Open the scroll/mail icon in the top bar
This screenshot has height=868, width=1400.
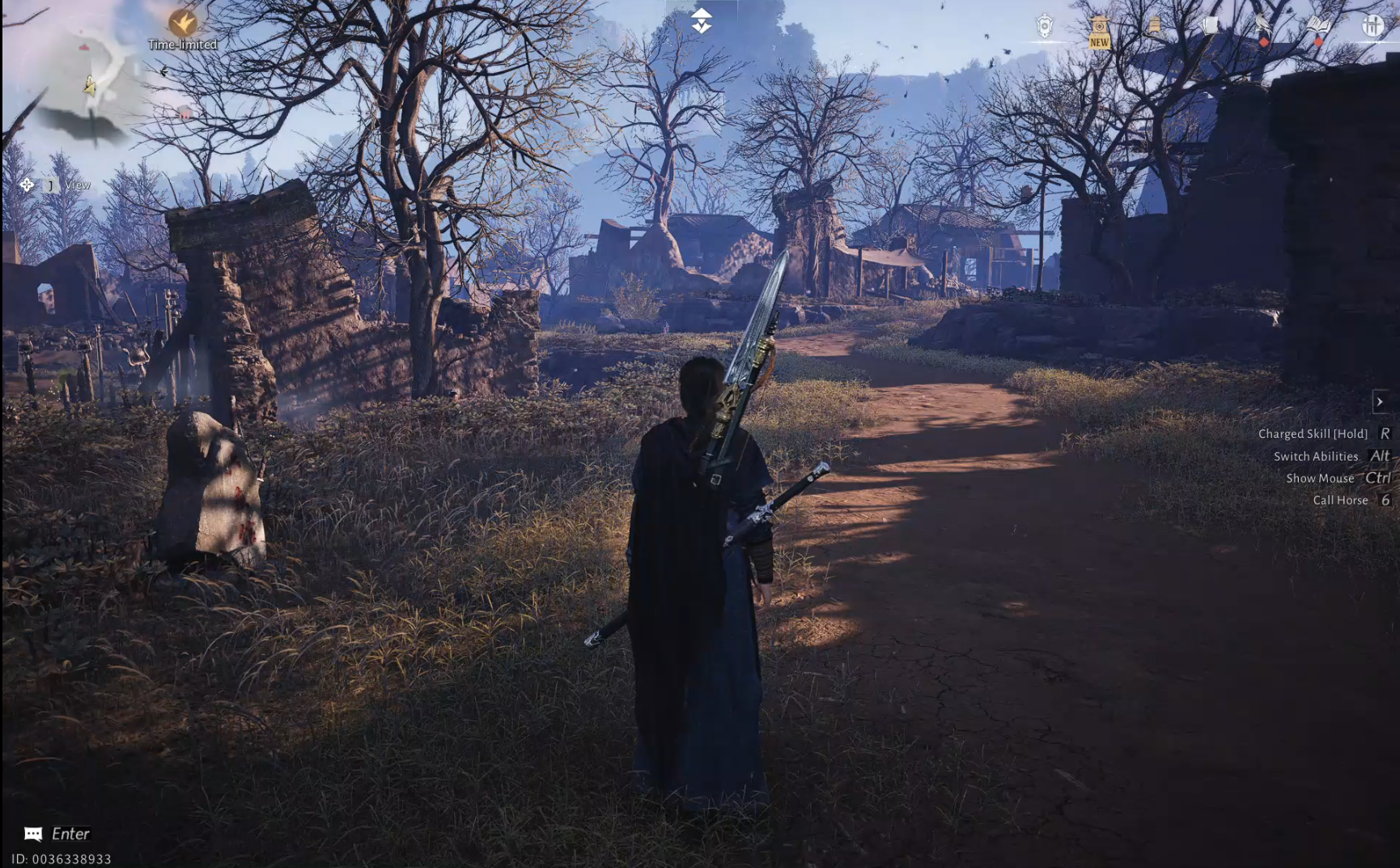1155,24
